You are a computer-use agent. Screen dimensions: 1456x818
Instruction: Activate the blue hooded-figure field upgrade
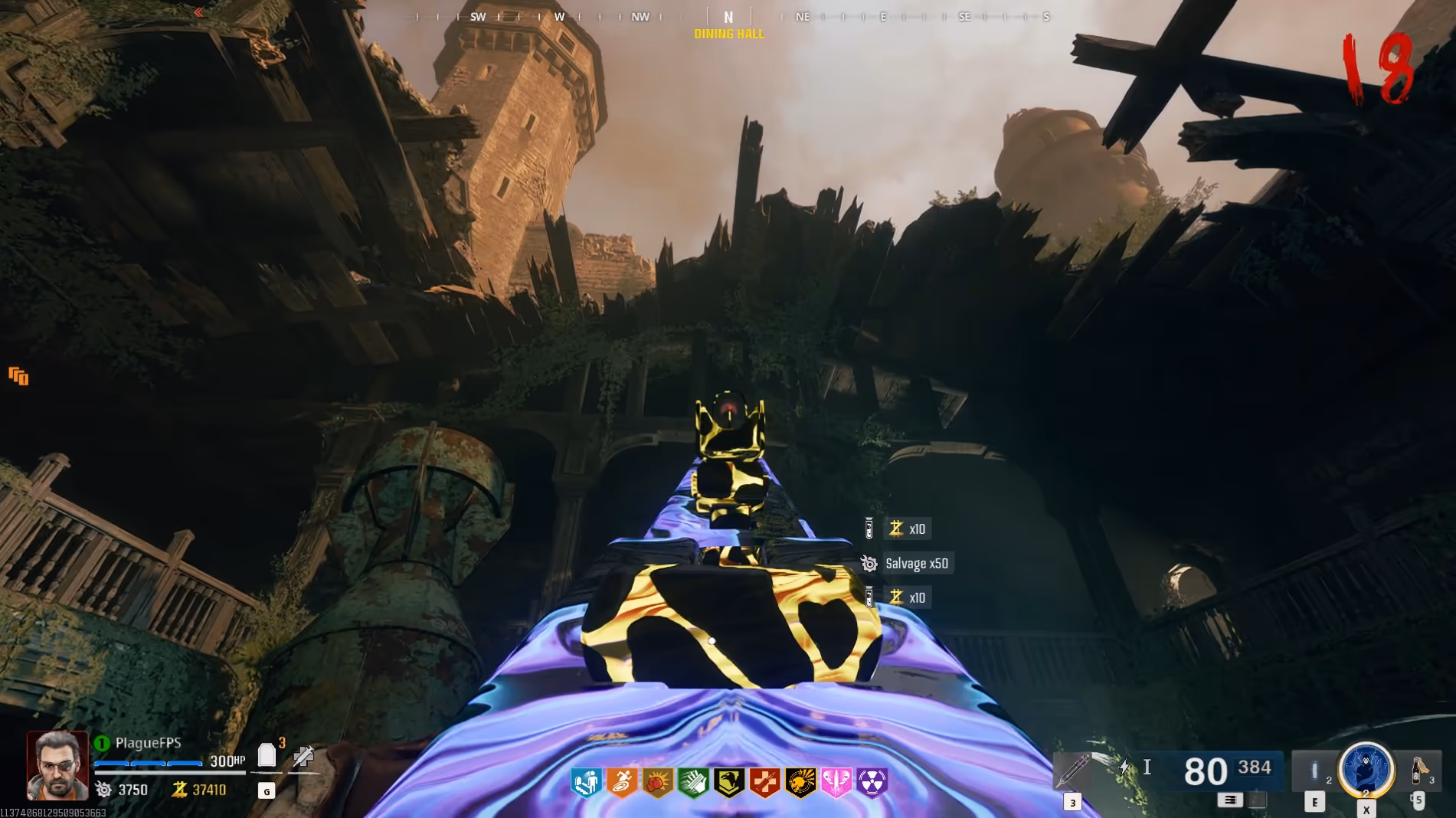pos(1366,769)
